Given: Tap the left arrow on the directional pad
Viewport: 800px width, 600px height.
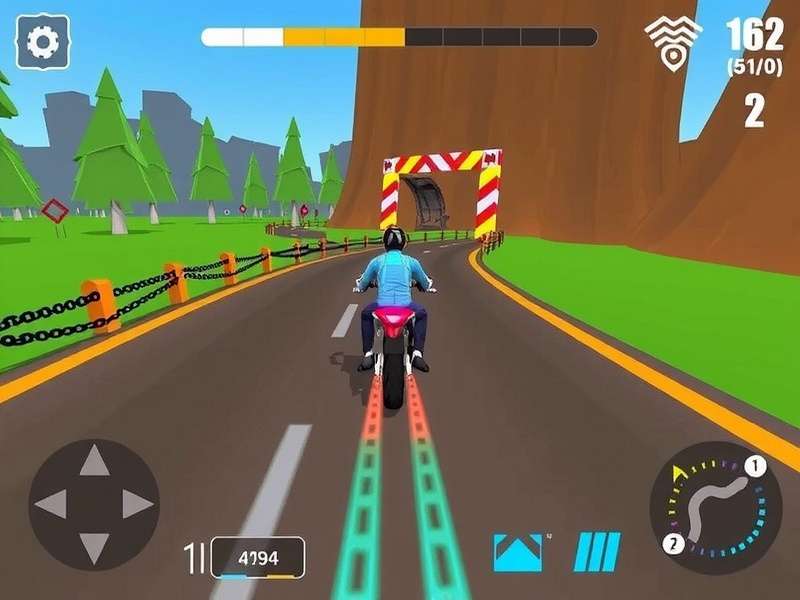Looking at the screenshot, I should [51, 504].
